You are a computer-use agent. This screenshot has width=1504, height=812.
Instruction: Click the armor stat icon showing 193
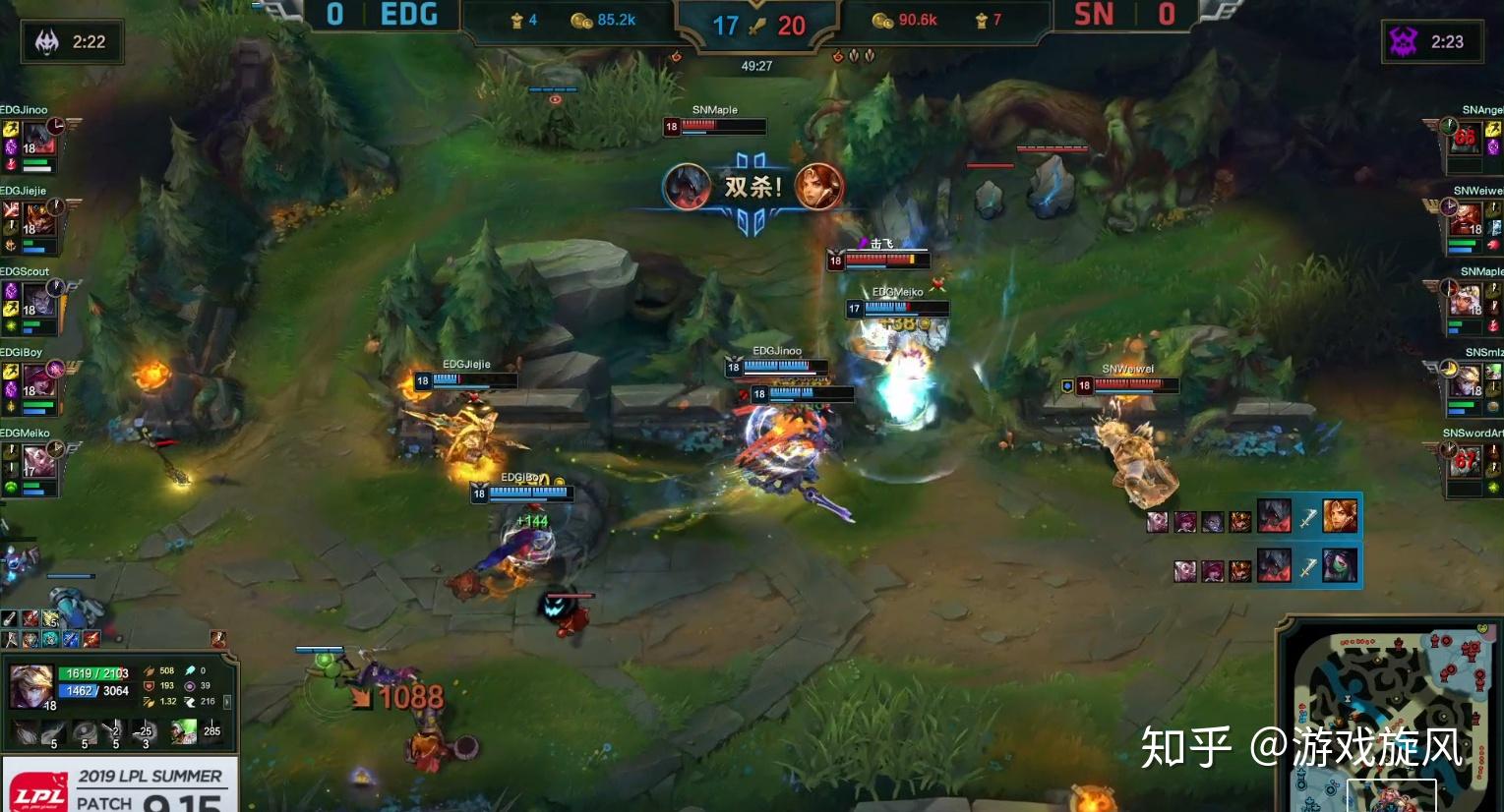[x=150, y=686]
